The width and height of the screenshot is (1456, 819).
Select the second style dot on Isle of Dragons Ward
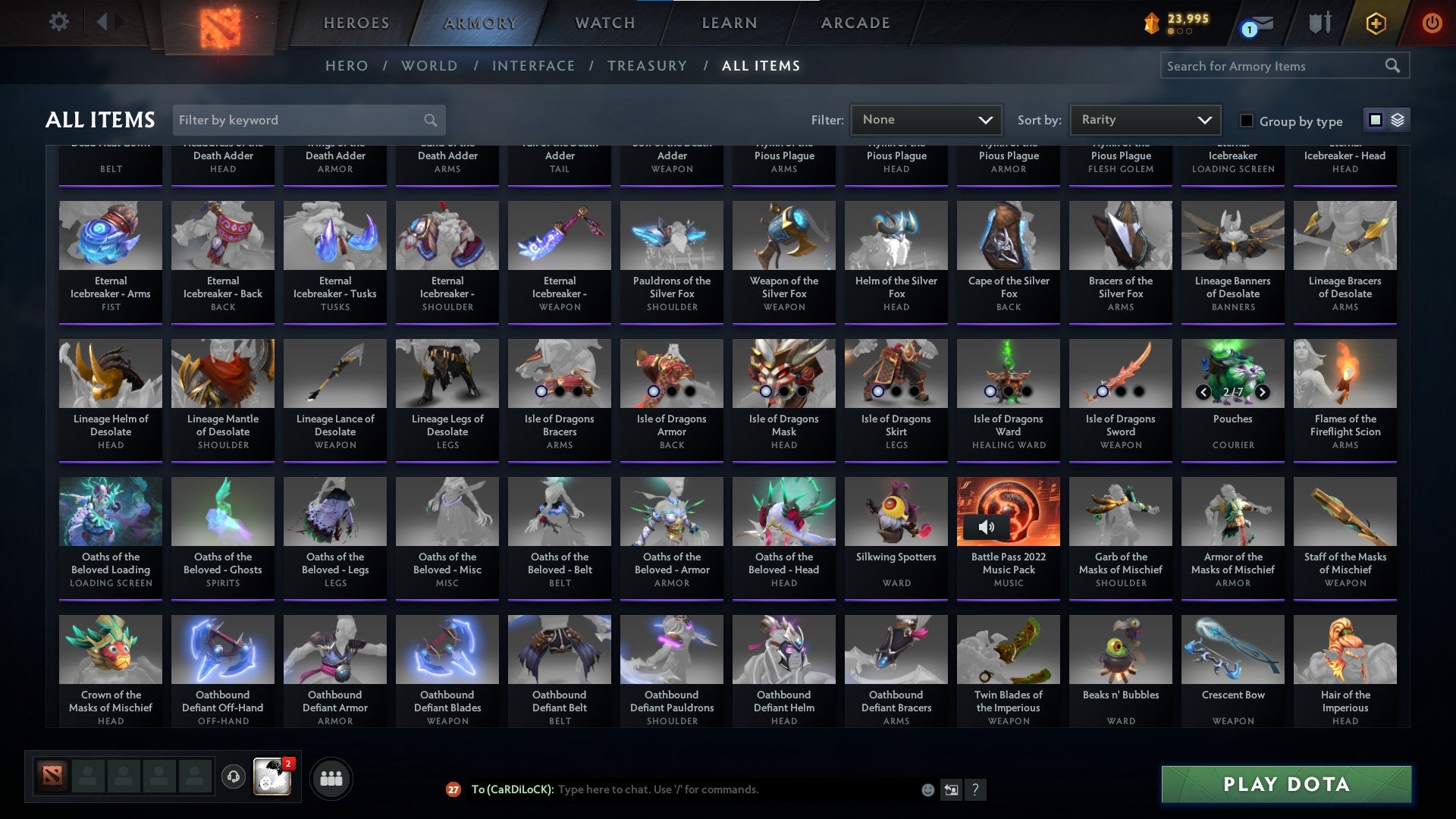click(1009, 392)
